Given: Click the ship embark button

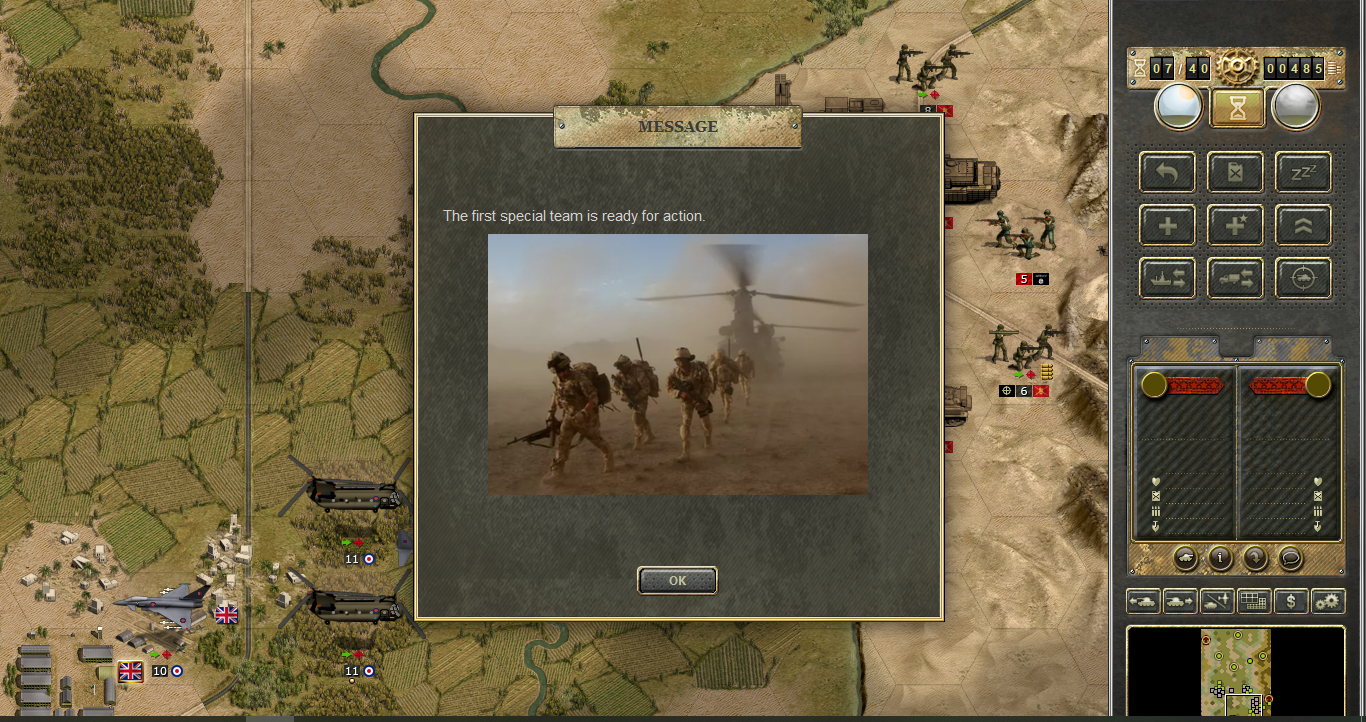Looking at the screenshot, I should [x=1168, y=278].
